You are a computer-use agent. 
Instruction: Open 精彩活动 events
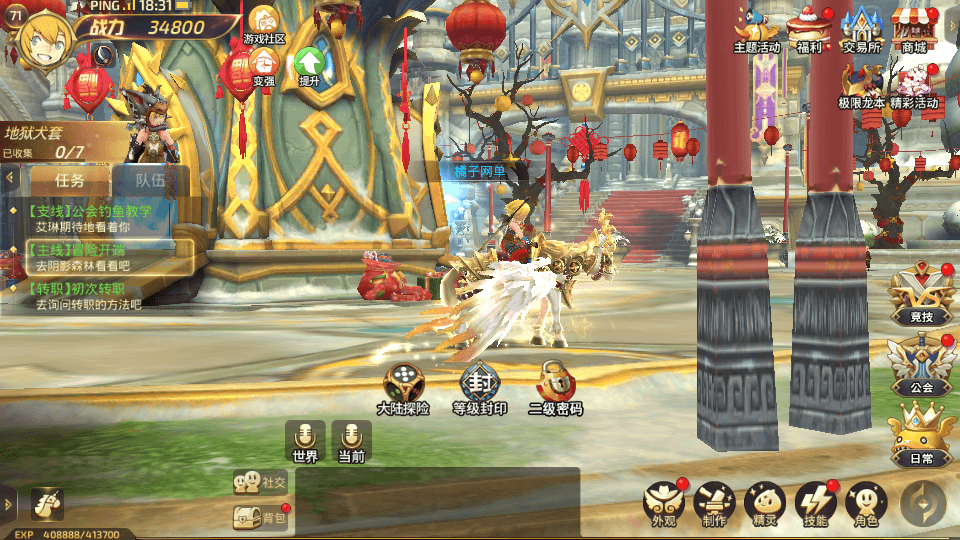(x=914, y=85)
